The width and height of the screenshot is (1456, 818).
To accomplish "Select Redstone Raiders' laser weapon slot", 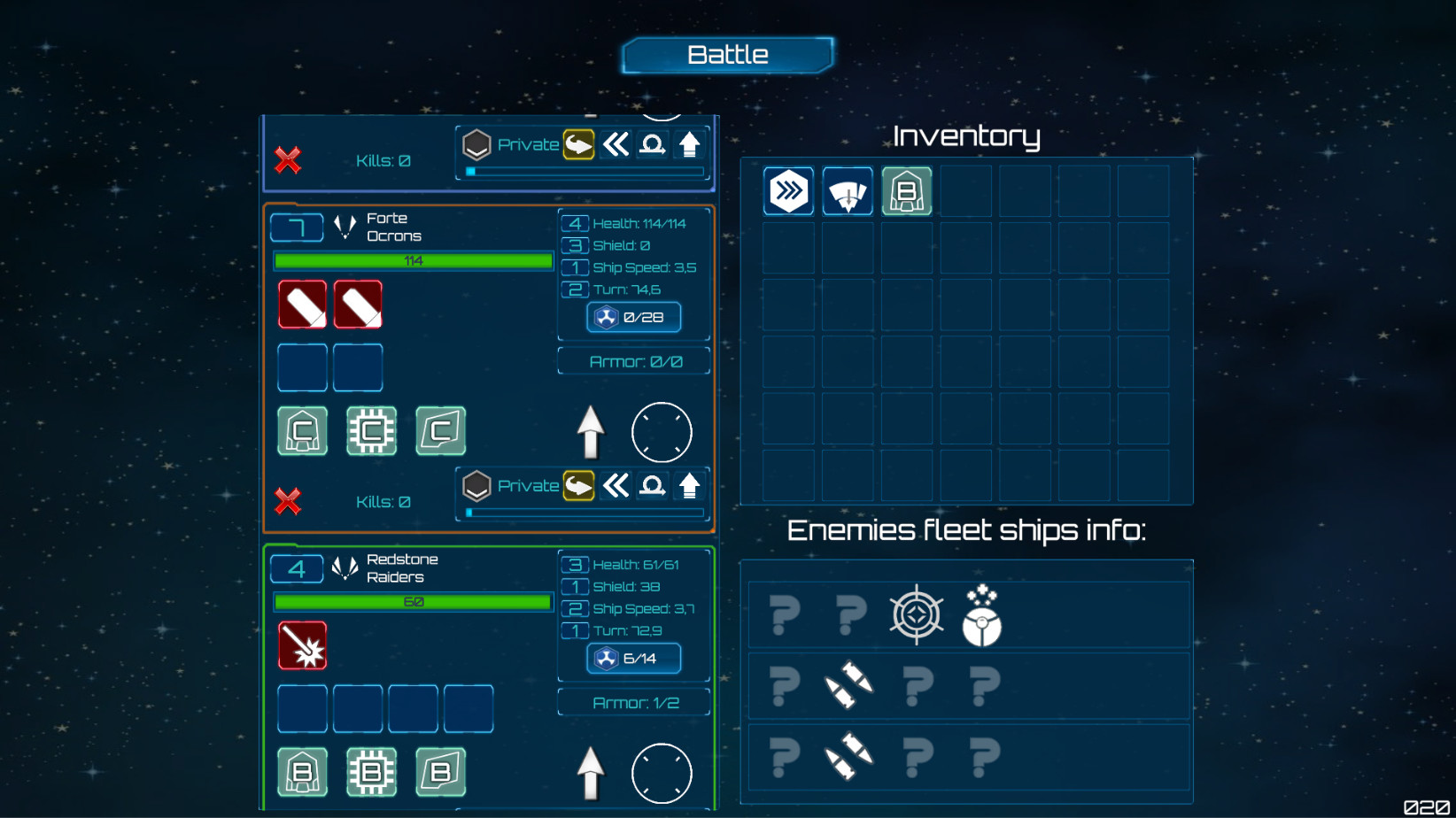I will click(303, 645).
